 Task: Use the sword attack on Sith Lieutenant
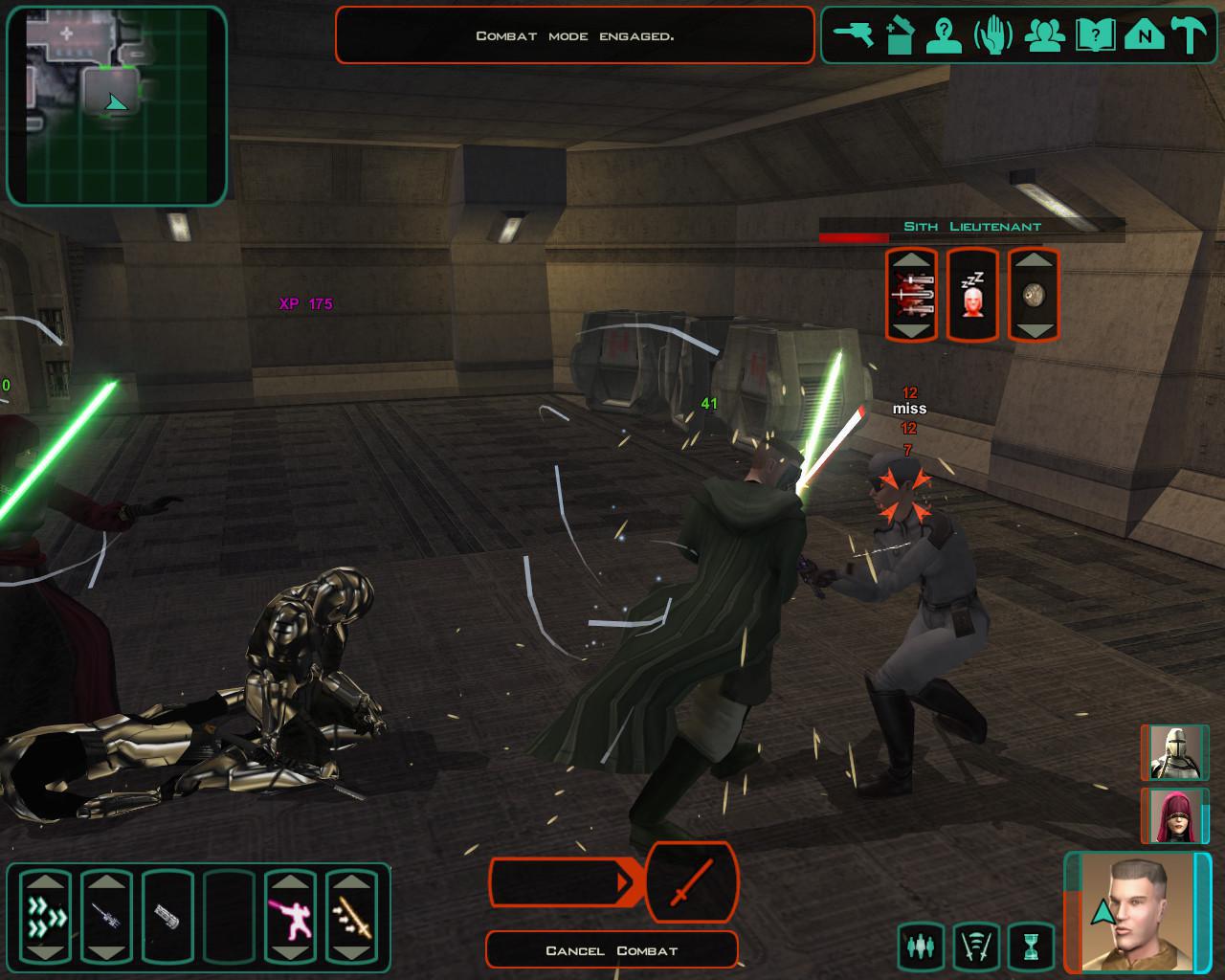910,295
